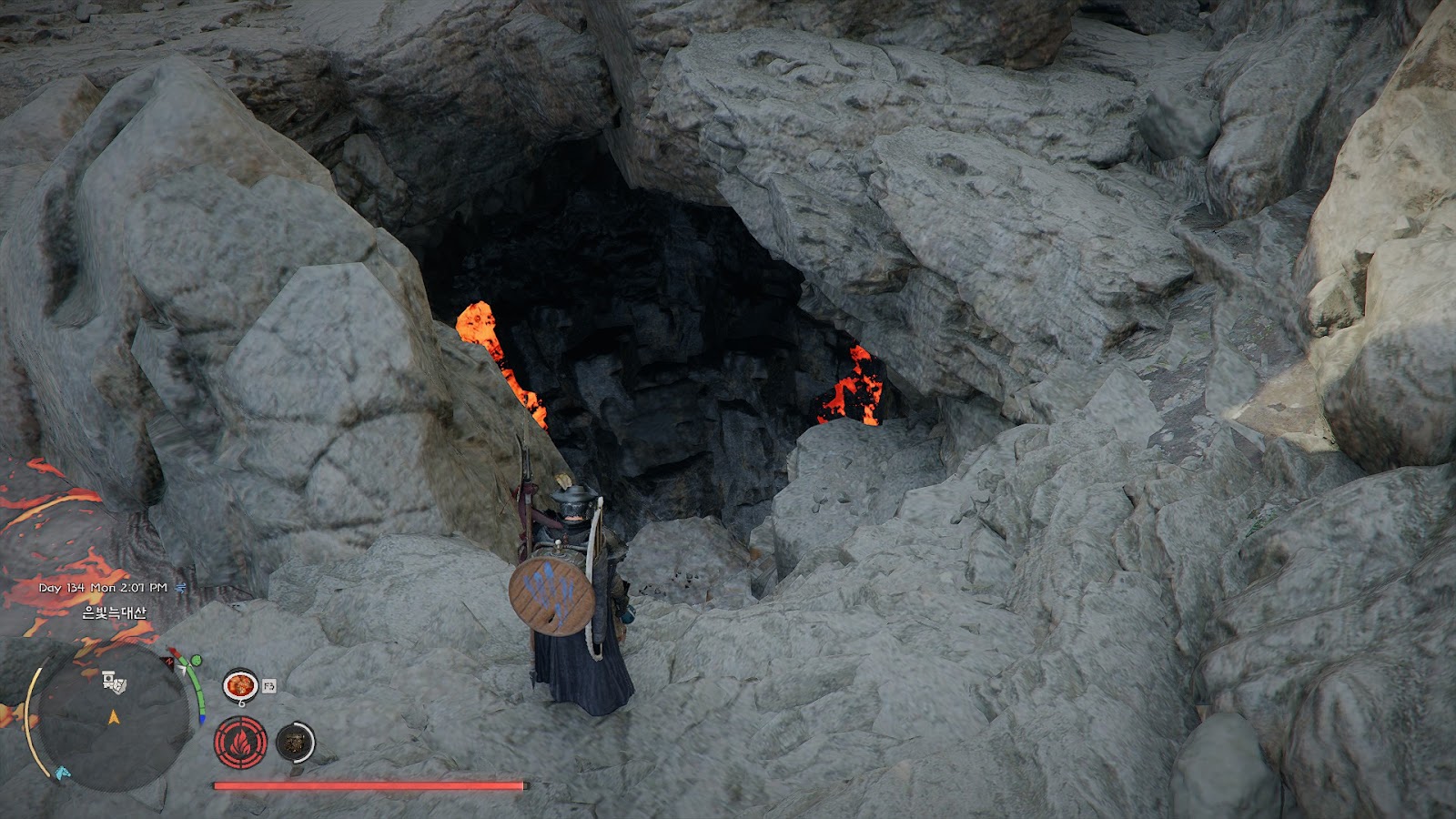Screen dimensions: 1456x819
Task: Use the red stew food item
Action: click(240, 684)
